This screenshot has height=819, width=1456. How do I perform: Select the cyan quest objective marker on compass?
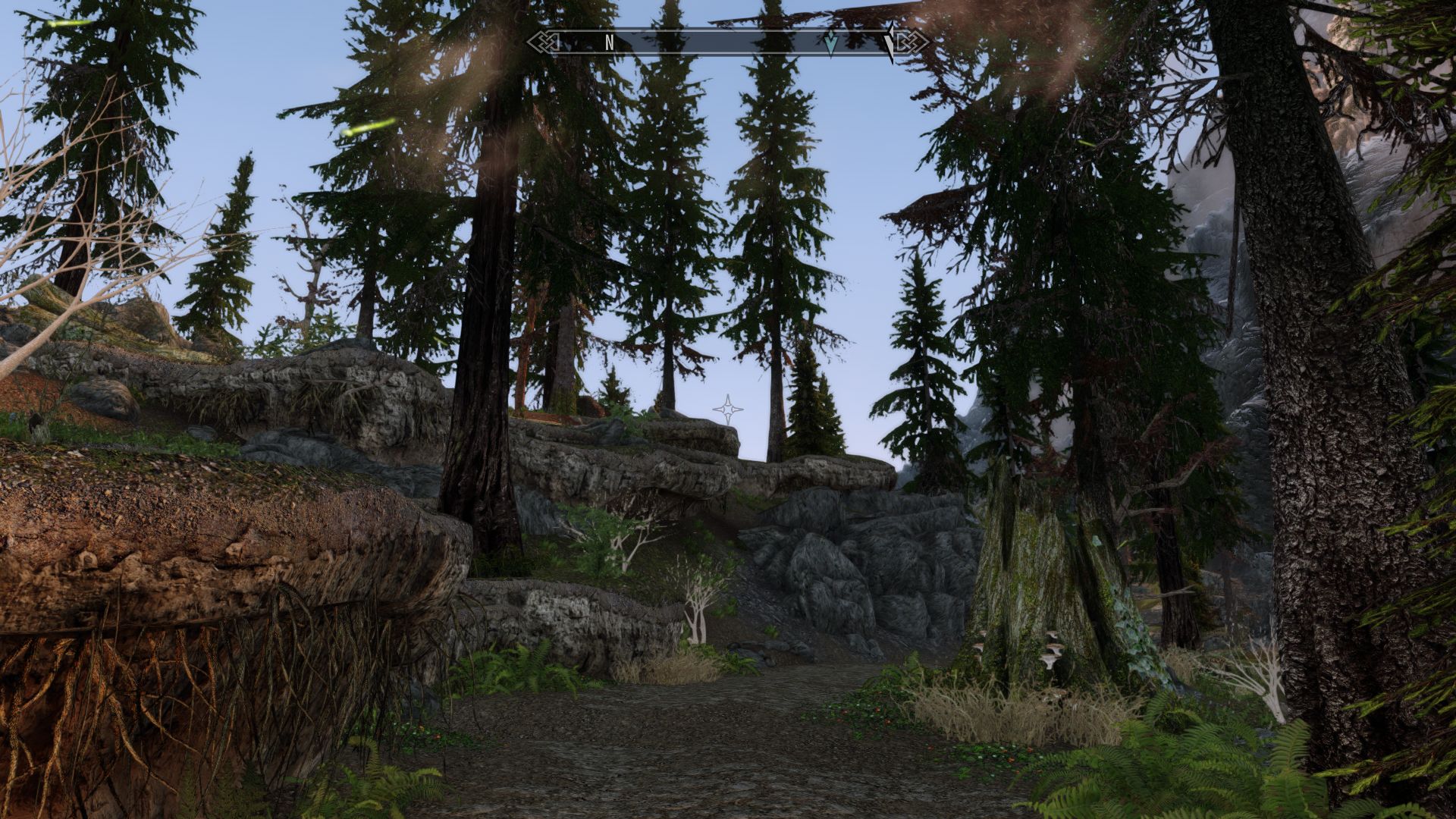point(833,43)
